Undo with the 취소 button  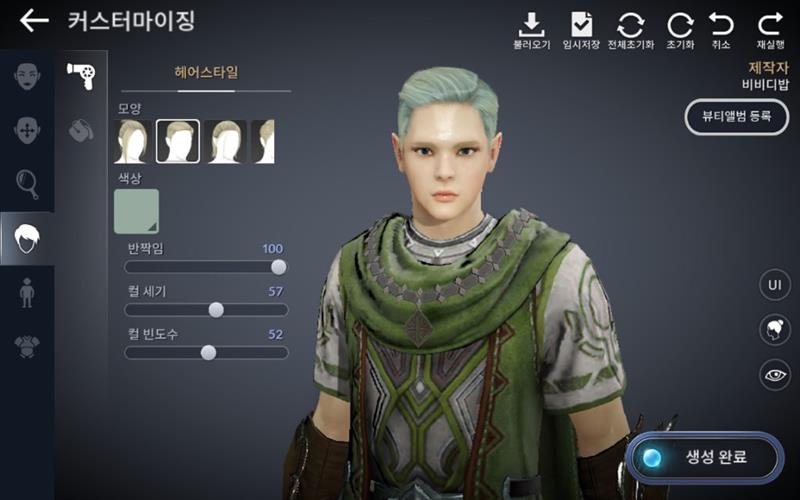(x=721, y=30)
